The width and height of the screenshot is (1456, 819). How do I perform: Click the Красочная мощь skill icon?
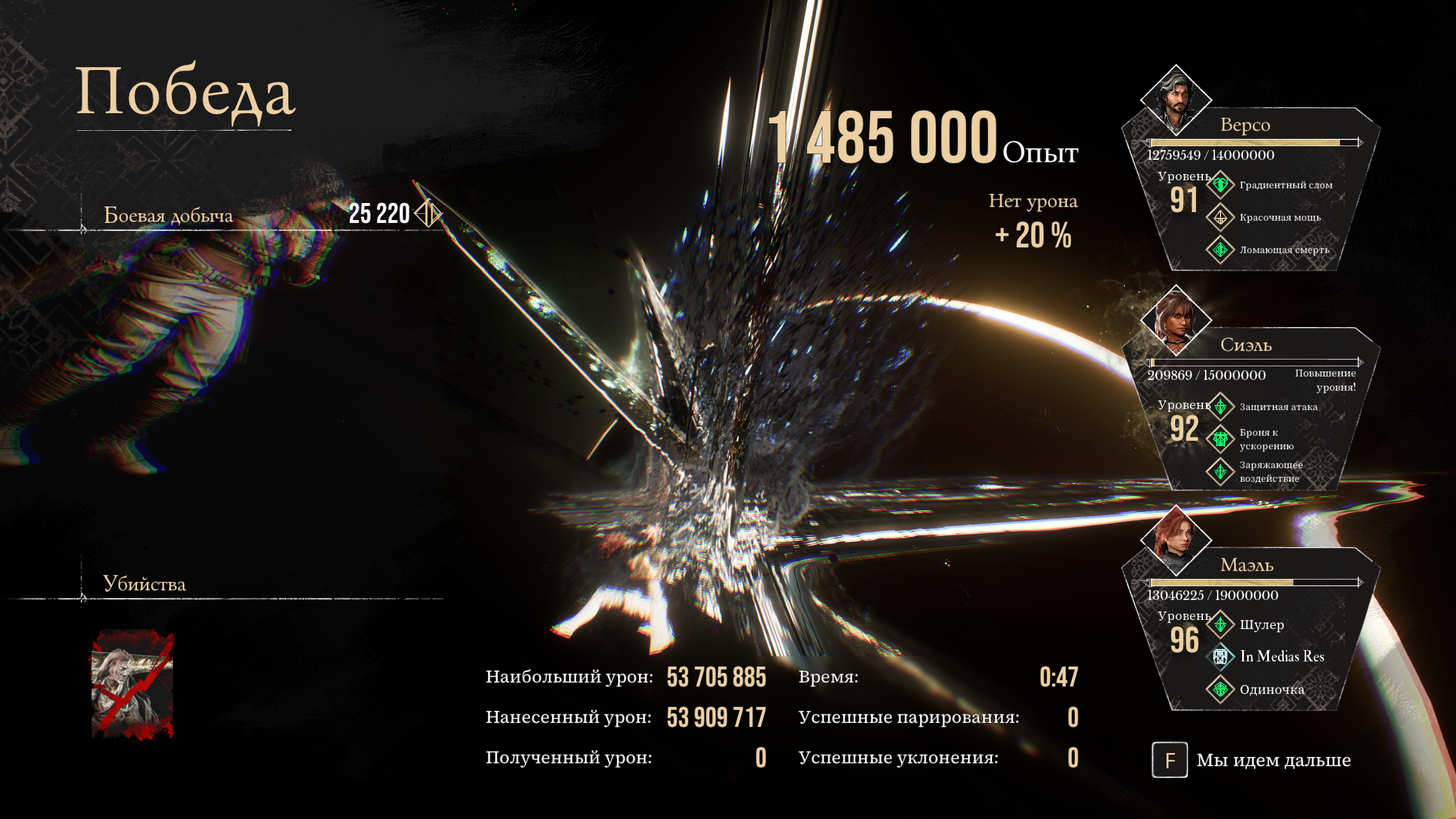click(1220, 217)
